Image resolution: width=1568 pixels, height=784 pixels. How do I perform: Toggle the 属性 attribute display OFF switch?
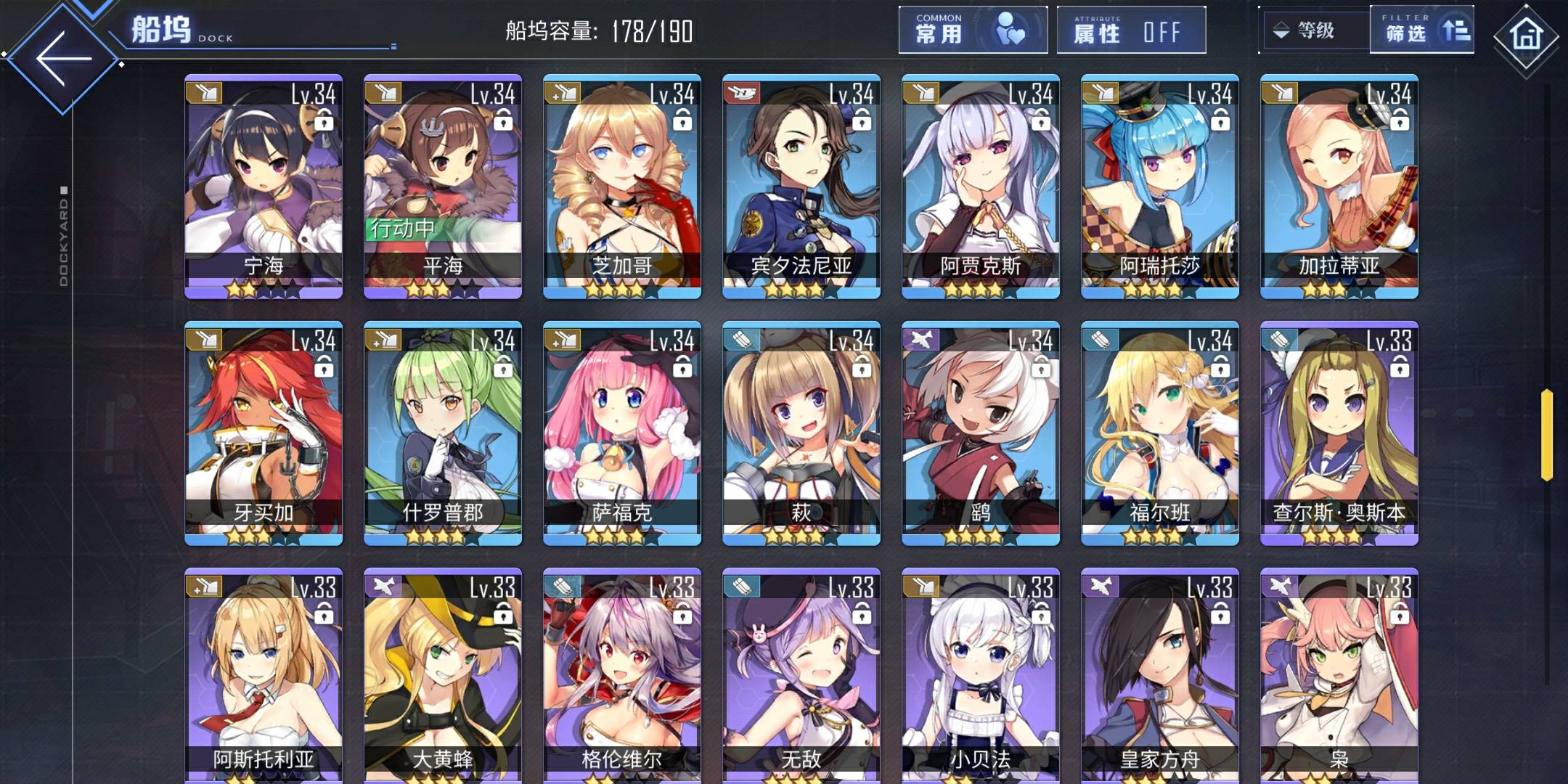pyautogui.click(x=1130, y=30)
